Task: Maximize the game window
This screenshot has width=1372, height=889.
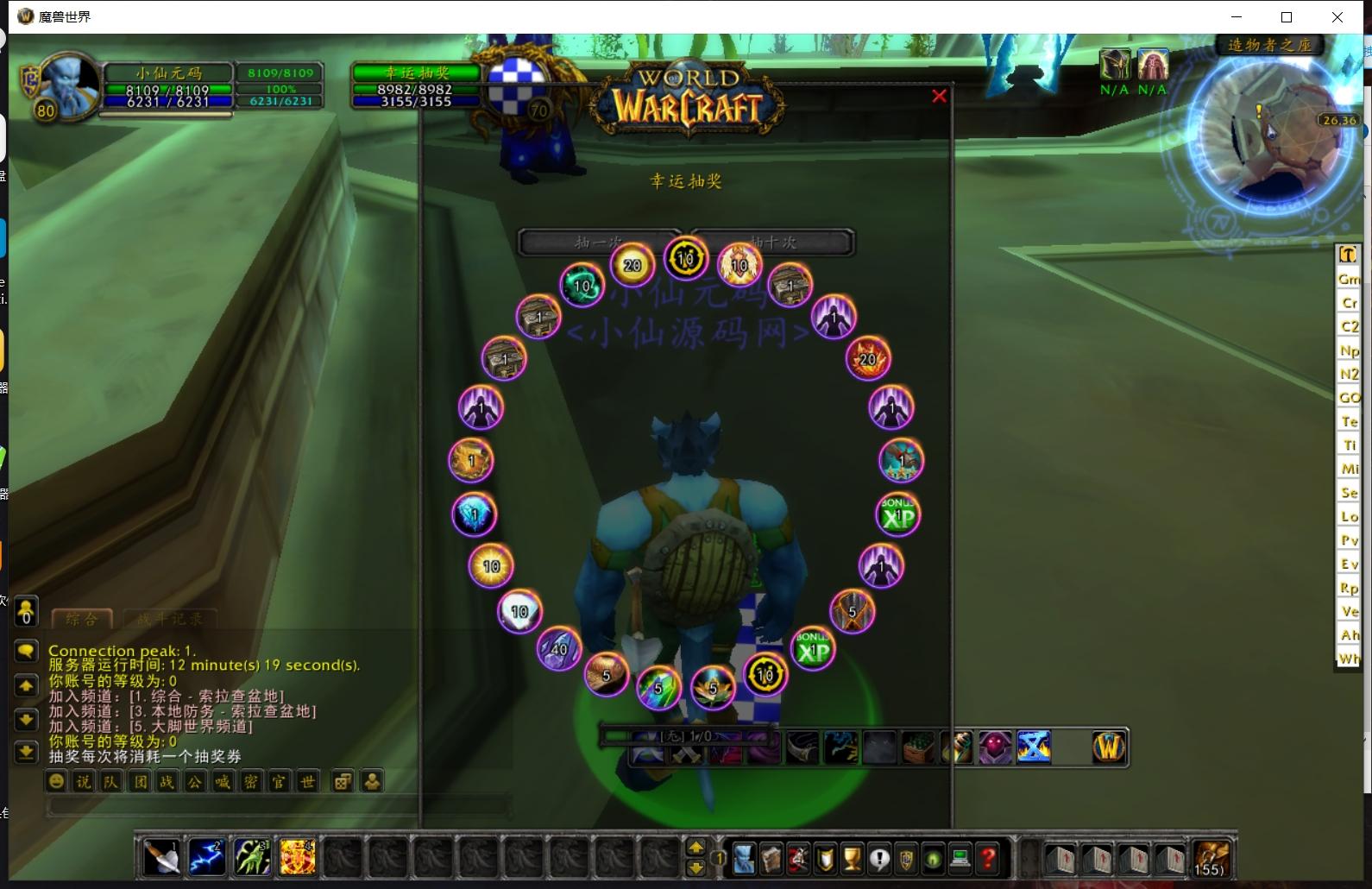Action: [1287, 17]
